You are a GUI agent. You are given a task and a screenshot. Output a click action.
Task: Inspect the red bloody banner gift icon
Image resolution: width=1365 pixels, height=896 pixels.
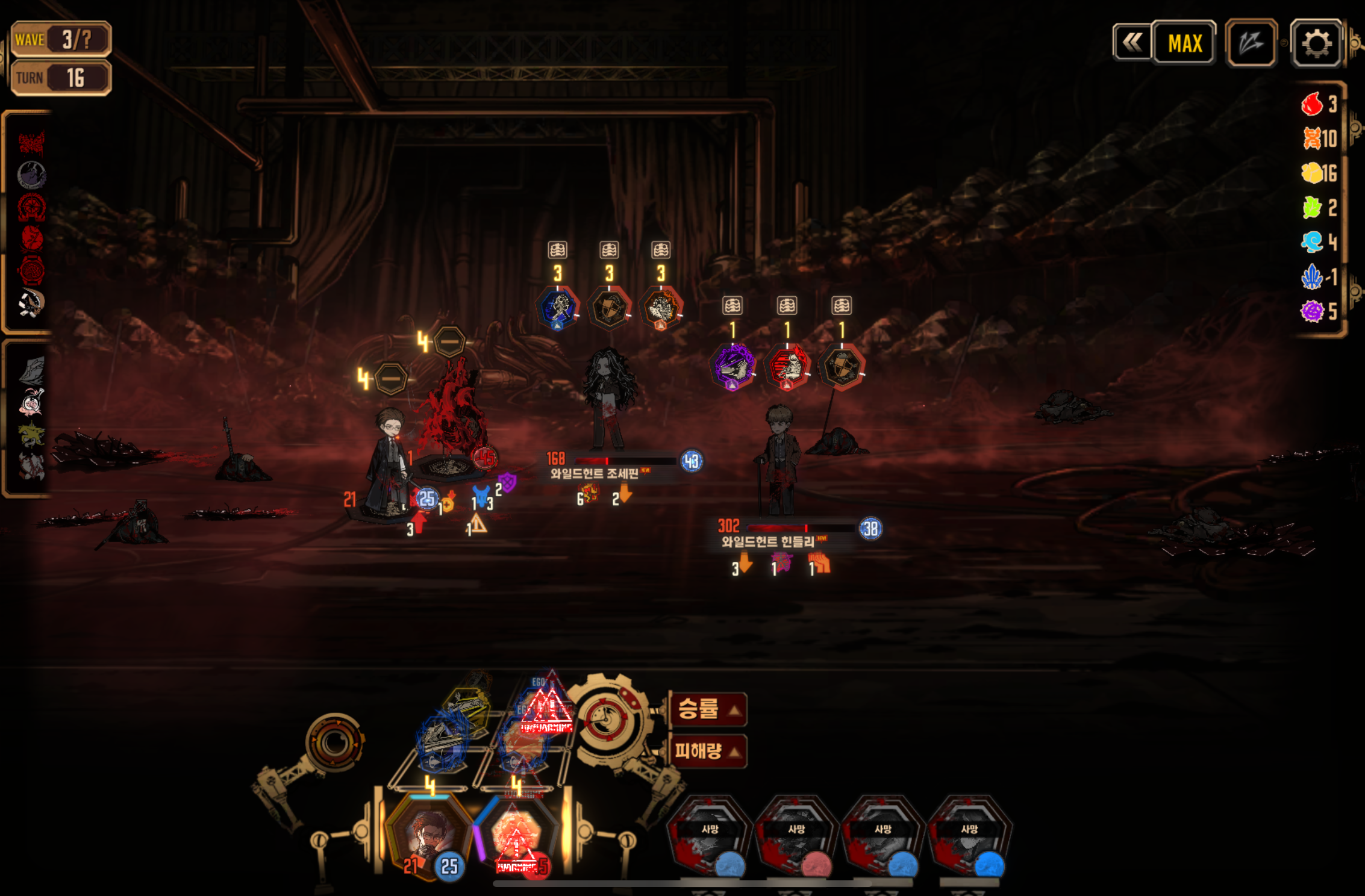tap(31, 143)
